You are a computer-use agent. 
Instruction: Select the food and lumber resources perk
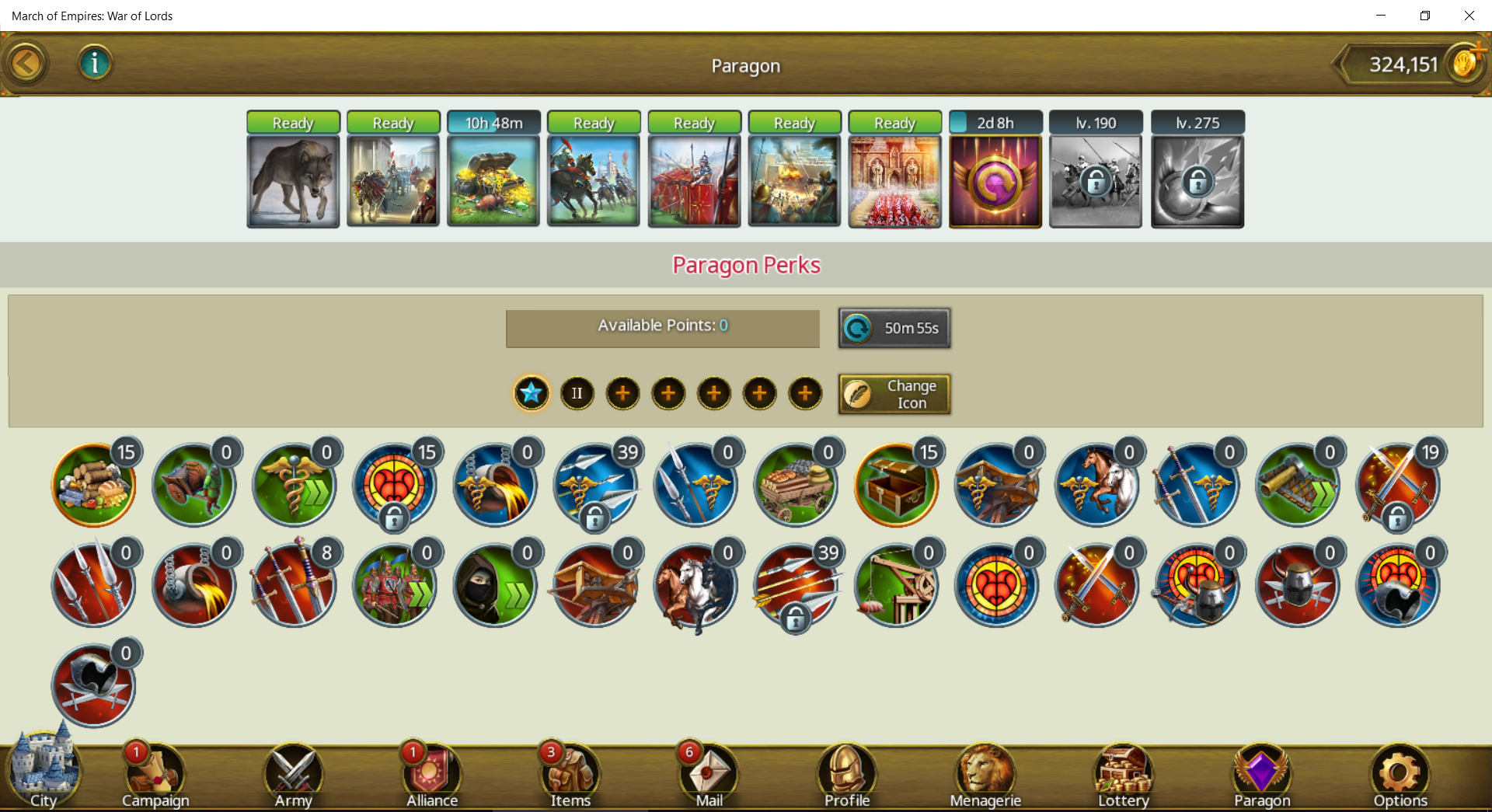point(94,486)
